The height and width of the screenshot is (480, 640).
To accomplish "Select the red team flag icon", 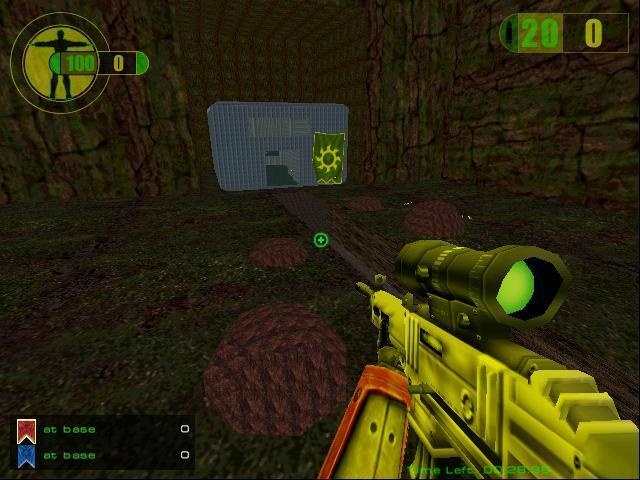I will click(x=26, y=431).
